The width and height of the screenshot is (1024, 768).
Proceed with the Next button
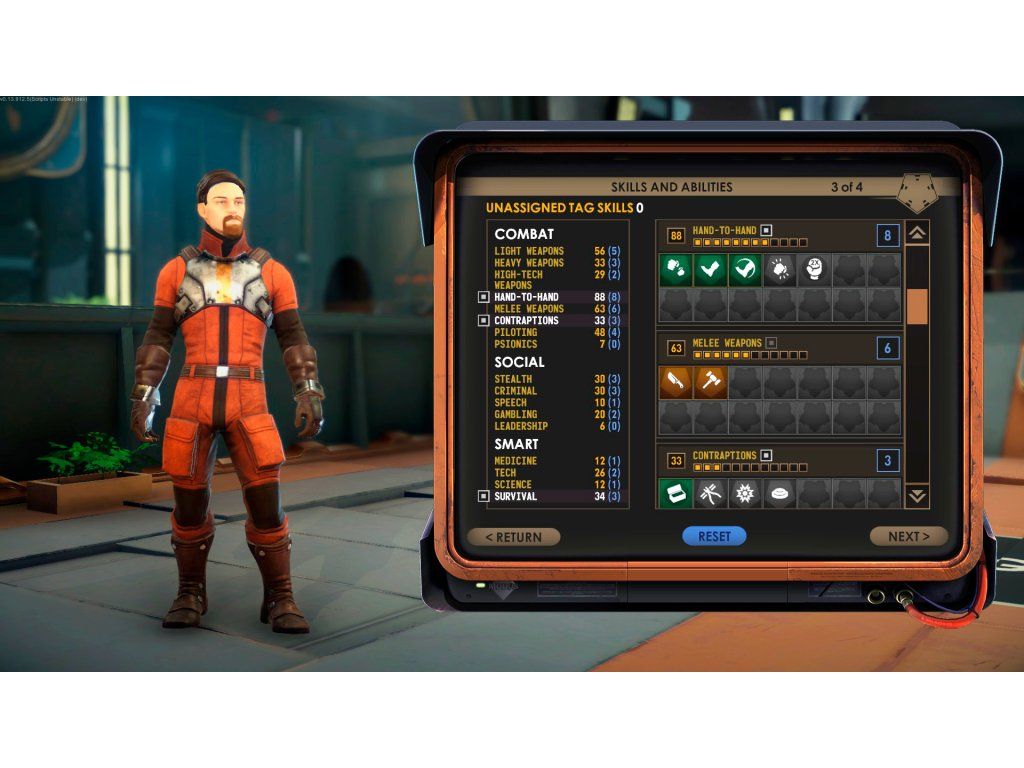[908, 537]
